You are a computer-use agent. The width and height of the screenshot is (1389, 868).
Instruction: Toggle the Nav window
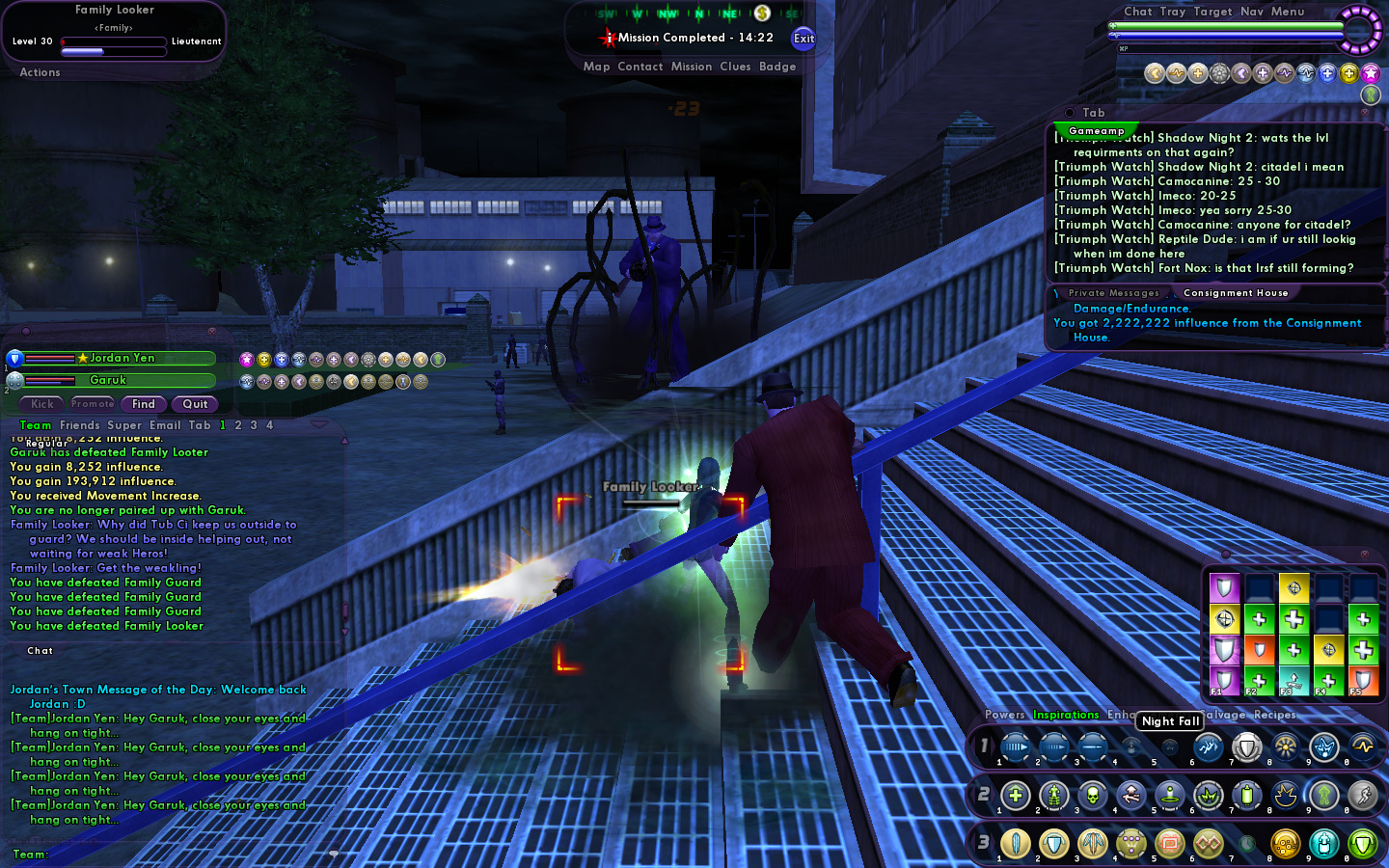pyautogui.click(x=1252, y=12)
